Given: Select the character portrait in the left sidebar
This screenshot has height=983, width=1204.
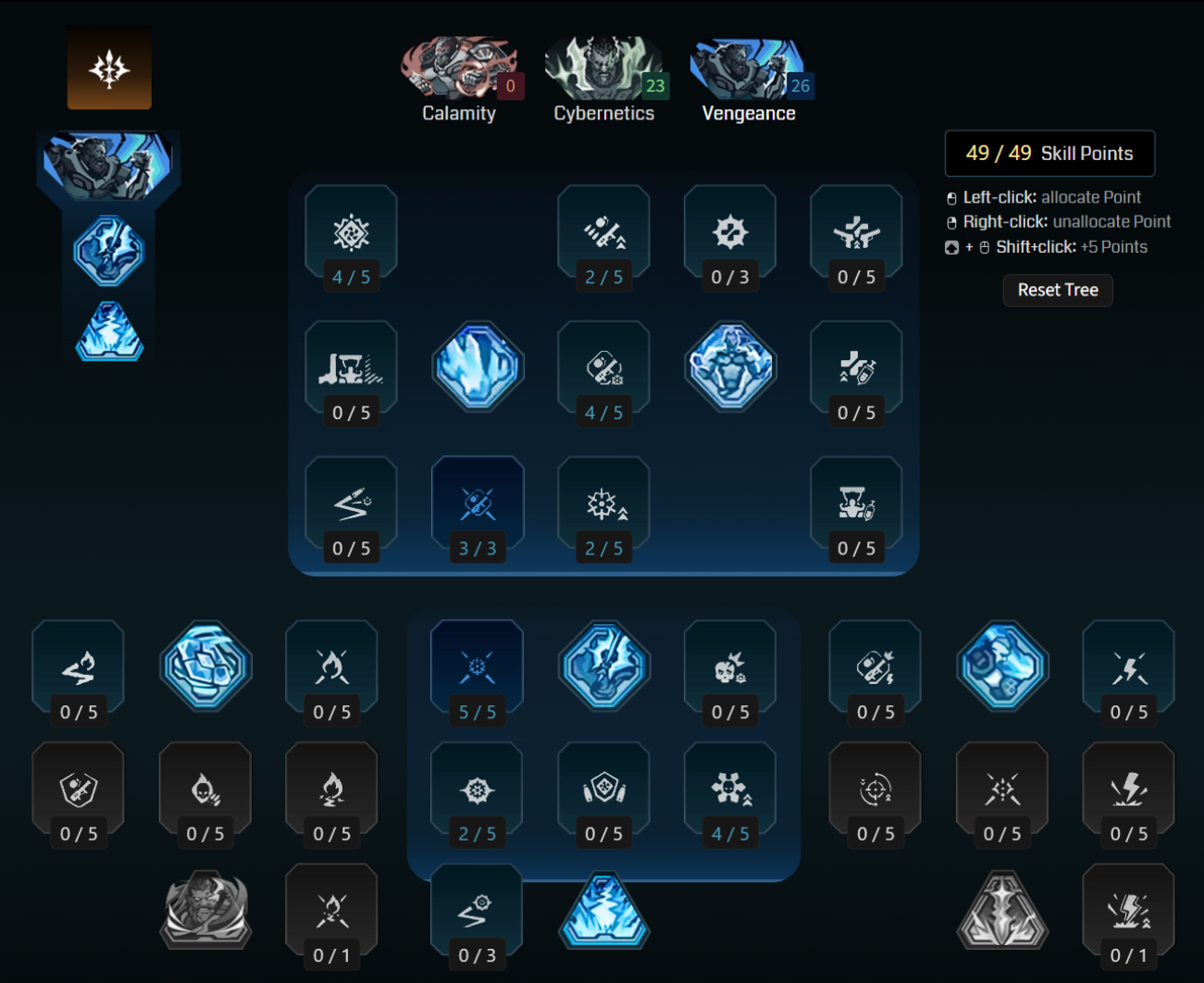Looking at the screenshot, I should tap(108, 163).
